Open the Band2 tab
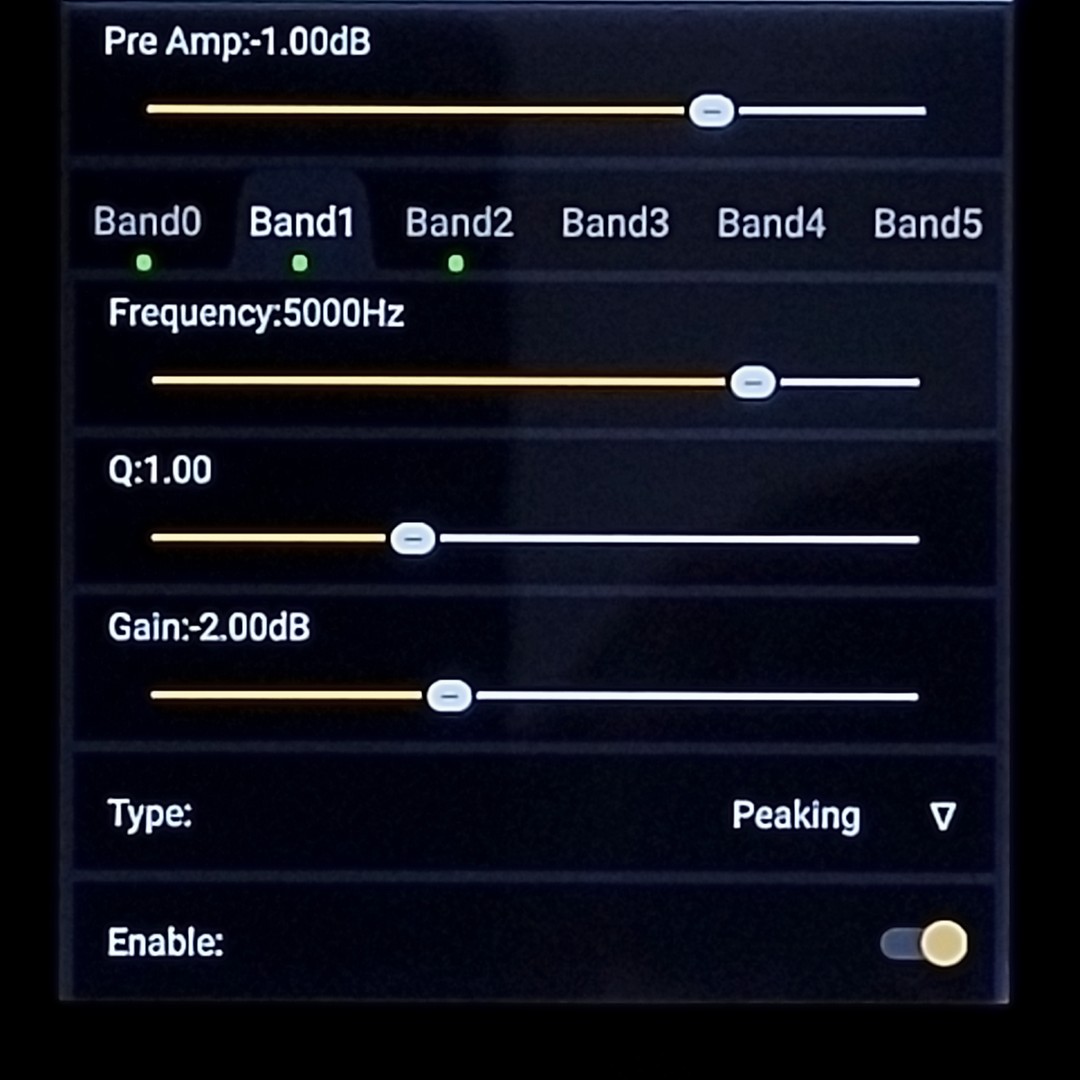Image resolution: width=1080 pixels, height=1080 pixels. coord(459,223)
